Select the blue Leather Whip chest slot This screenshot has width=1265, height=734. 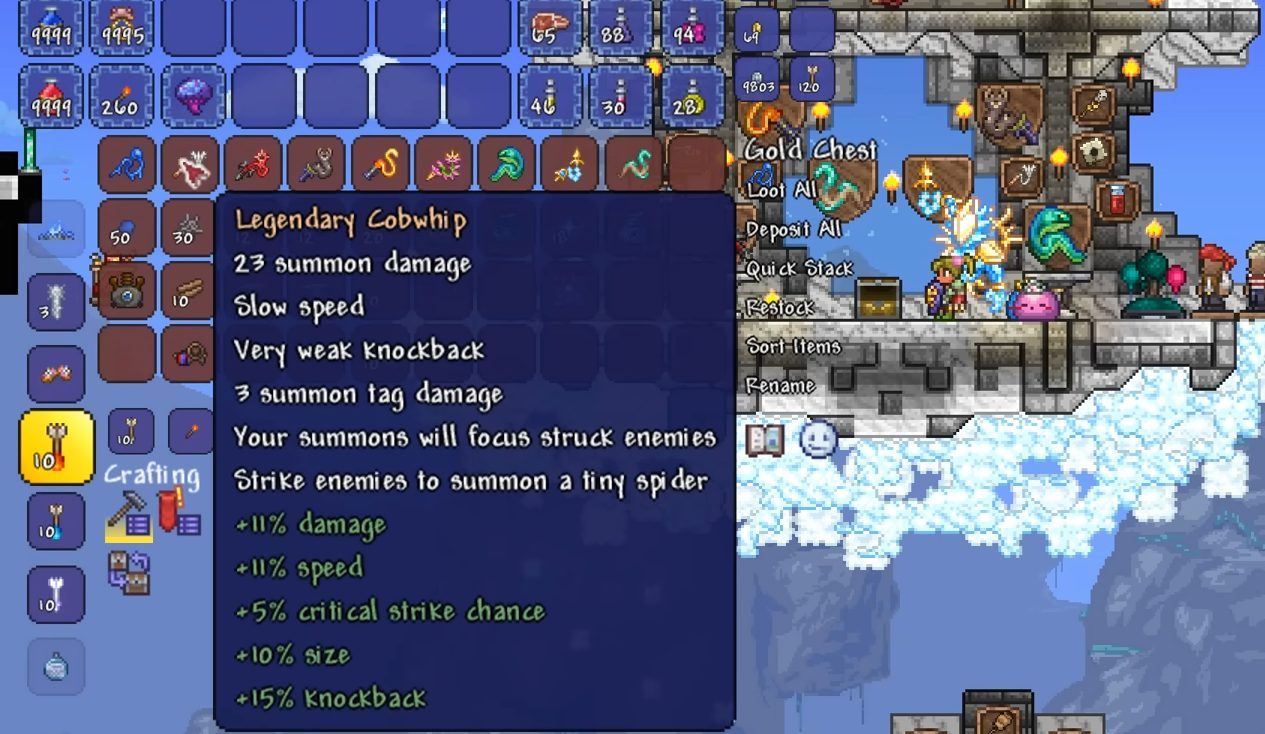coord(127,165)
